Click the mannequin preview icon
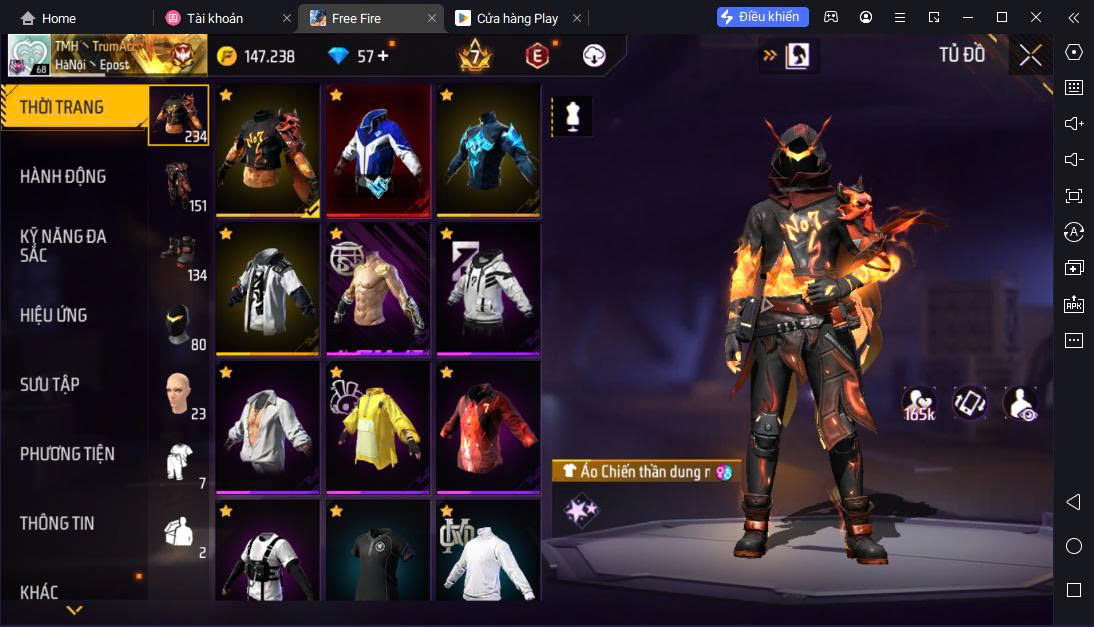 573,116
